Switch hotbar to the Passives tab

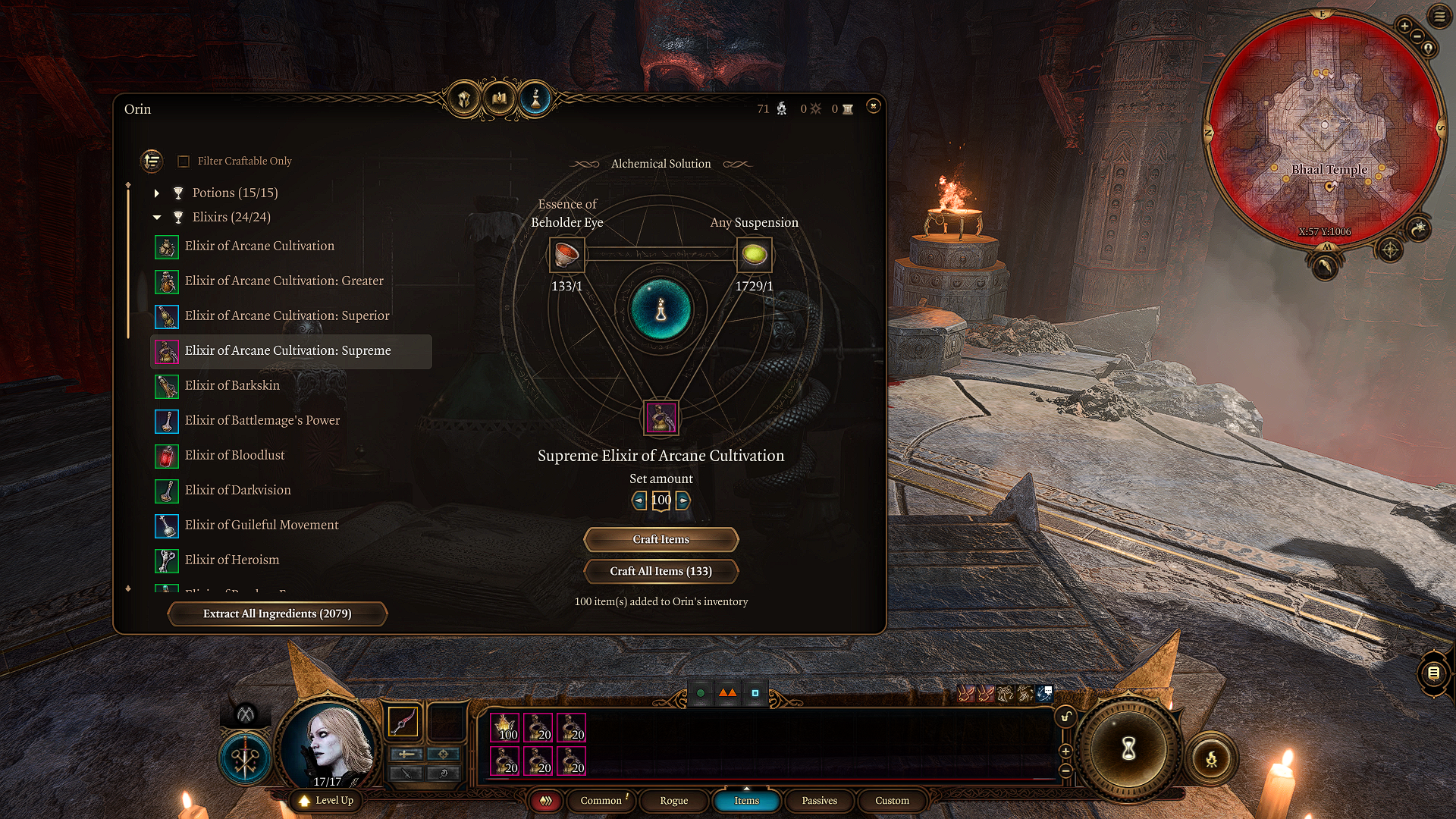[x=819, y=801]
